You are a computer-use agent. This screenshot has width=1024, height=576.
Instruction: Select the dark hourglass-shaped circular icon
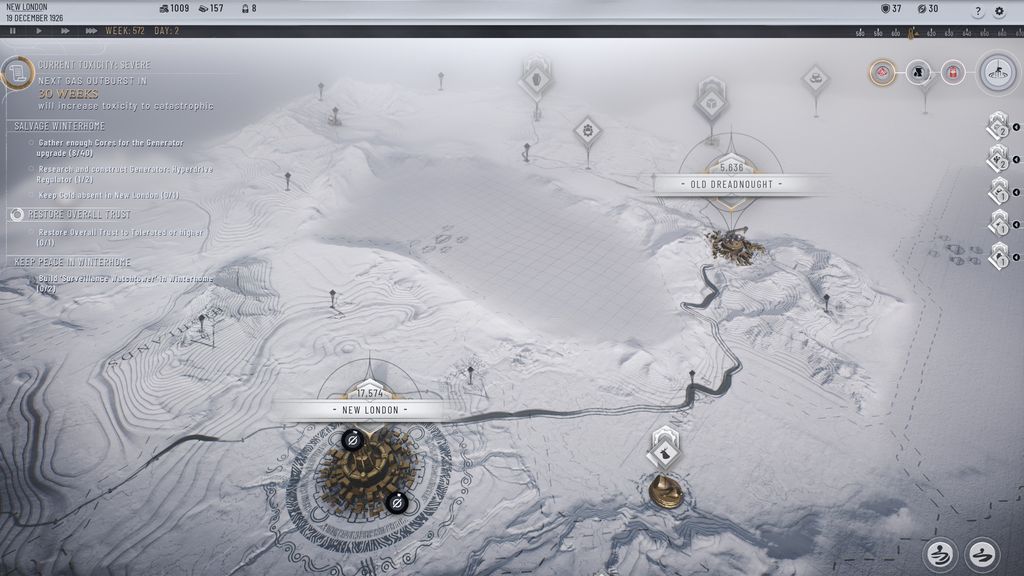tap(918, 72)
